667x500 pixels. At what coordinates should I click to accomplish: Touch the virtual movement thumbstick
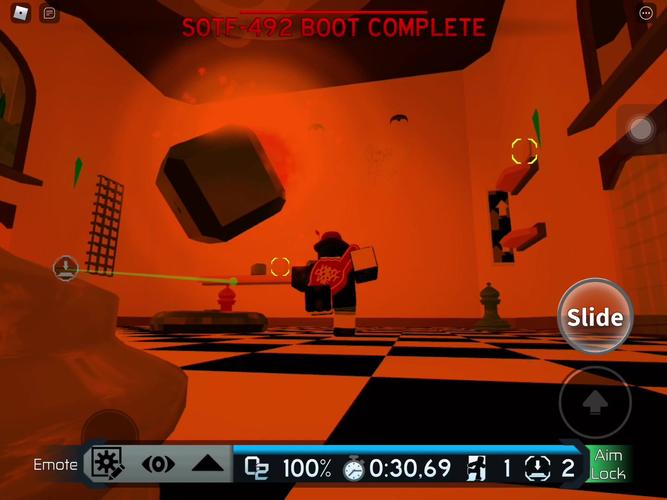tap(110, 430)
